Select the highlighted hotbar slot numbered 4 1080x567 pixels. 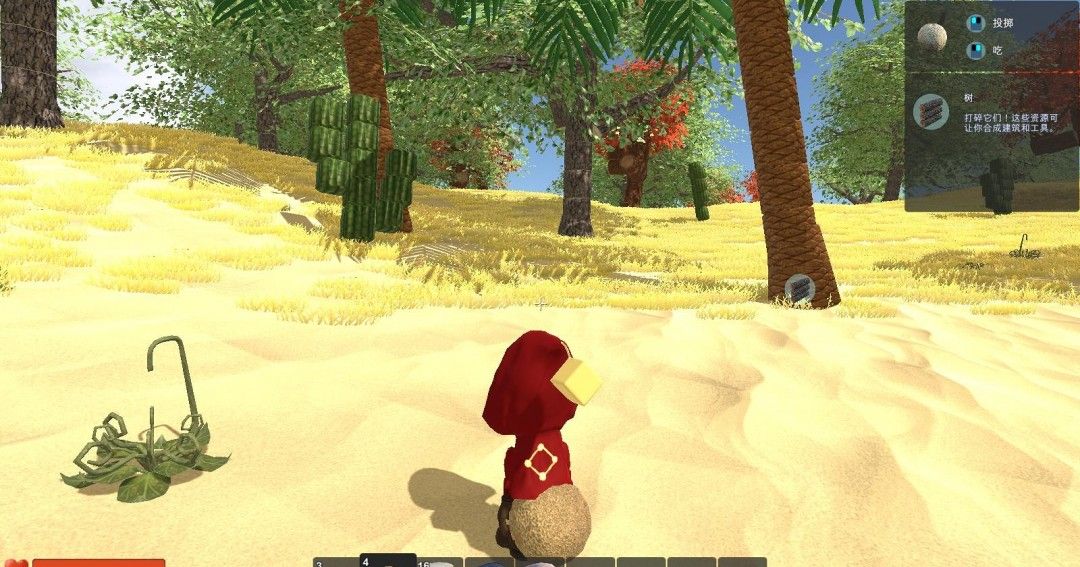(x=387, y=560)
